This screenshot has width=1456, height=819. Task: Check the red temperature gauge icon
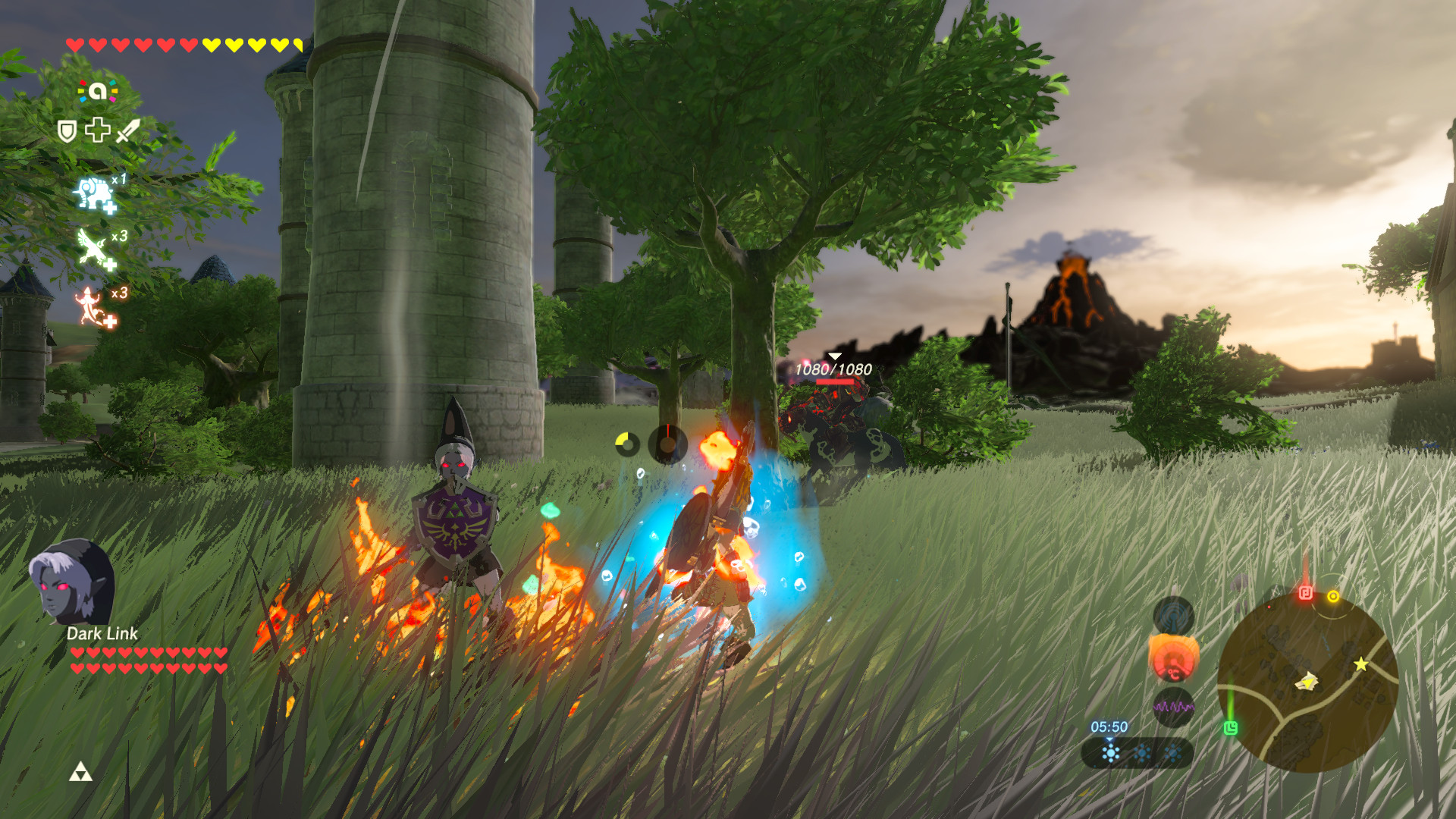[x=1173, y=660]
